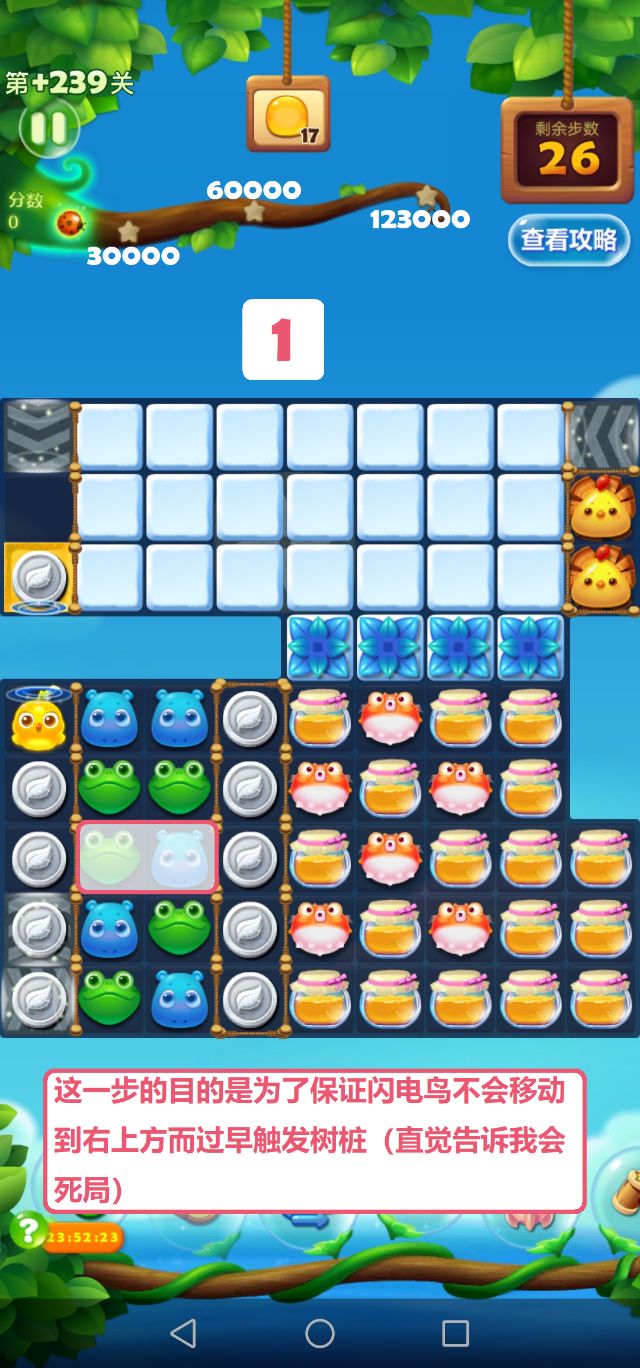Go back with the Android back triangle
640x1368 pixels.
[183, 1332]
